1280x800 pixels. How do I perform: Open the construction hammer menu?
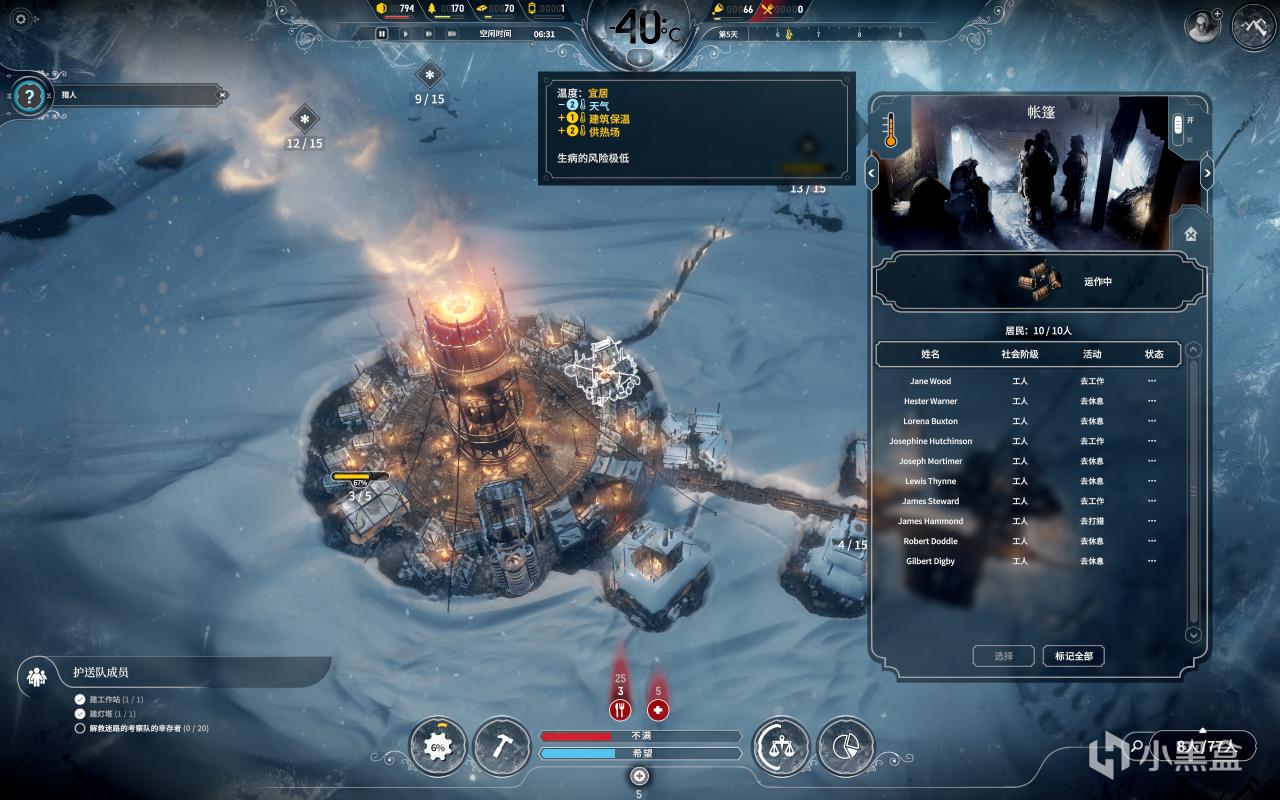[502, 746]
